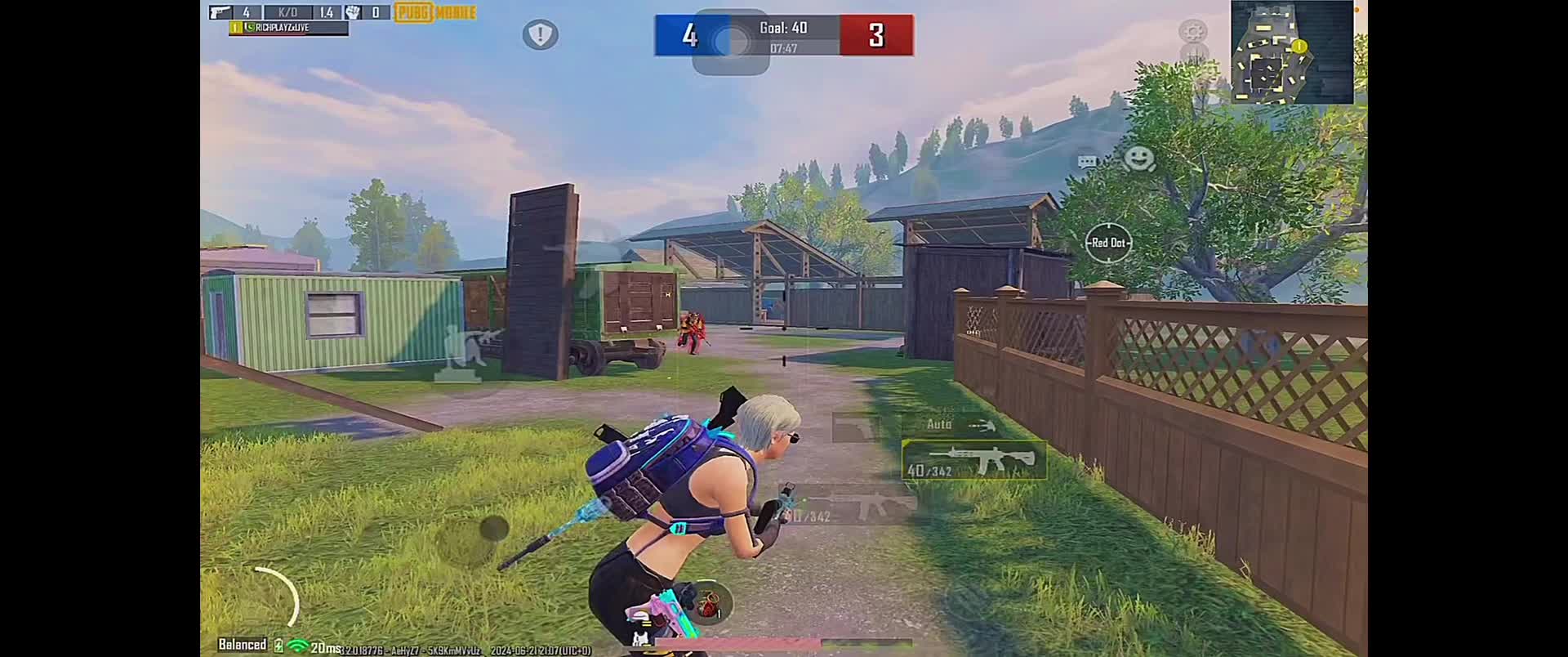Viewport: 1568px width, 657px height.
Task: Select the highlighted rifle weapon slot
Action: pyautogui.click(x=973, y=461)
